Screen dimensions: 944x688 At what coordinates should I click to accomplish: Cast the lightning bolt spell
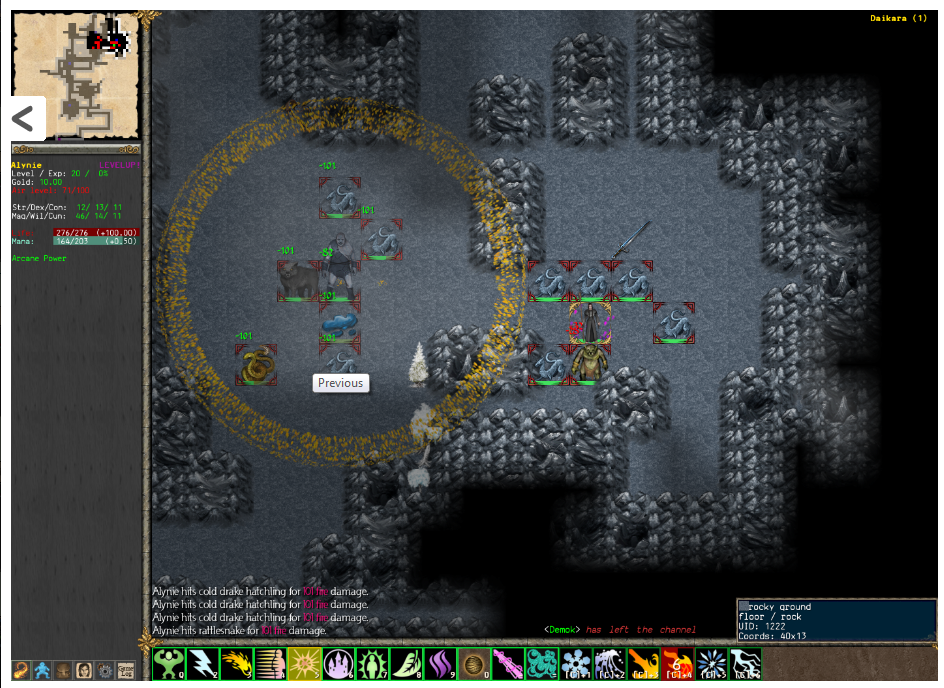[201, 664]
